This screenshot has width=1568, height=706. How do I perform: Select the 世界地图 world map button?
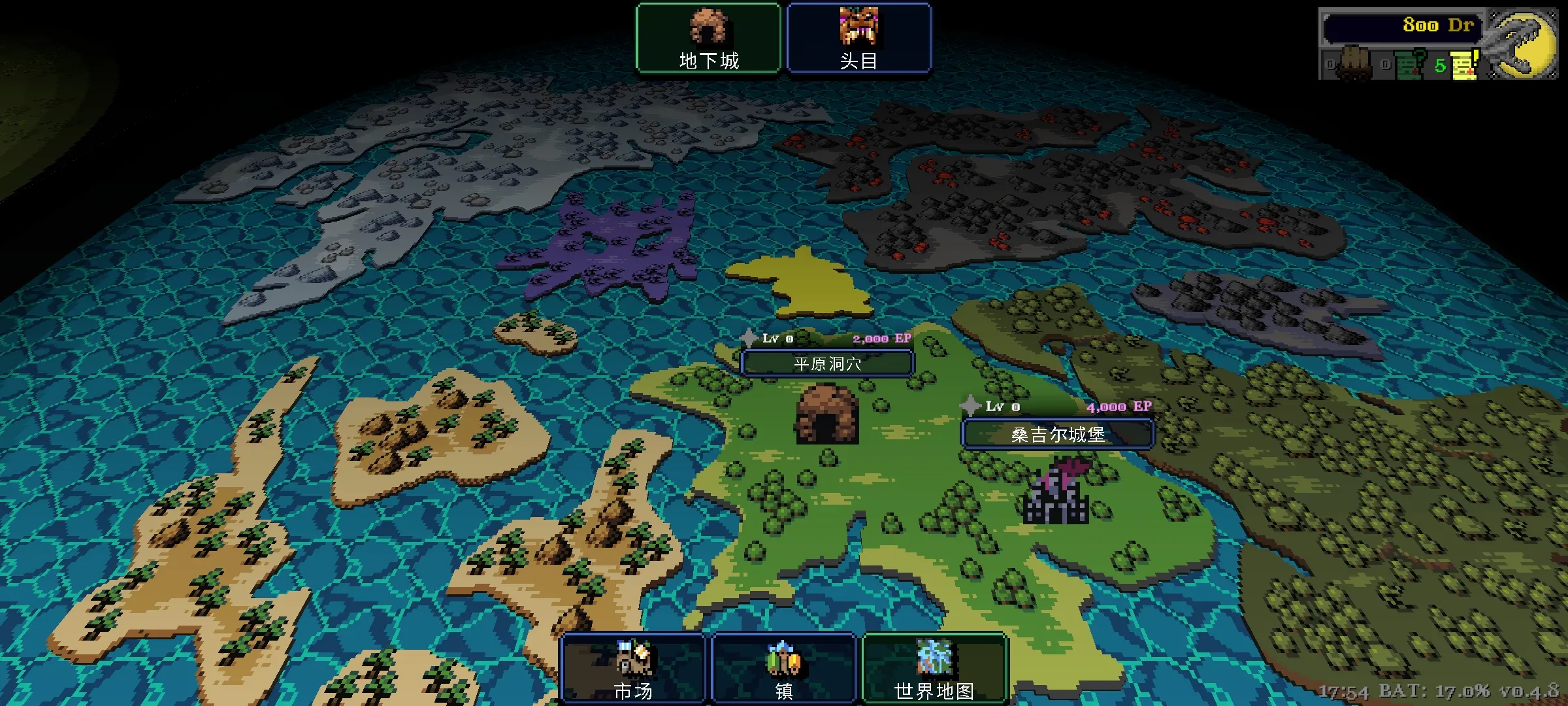tap(934, 668)
